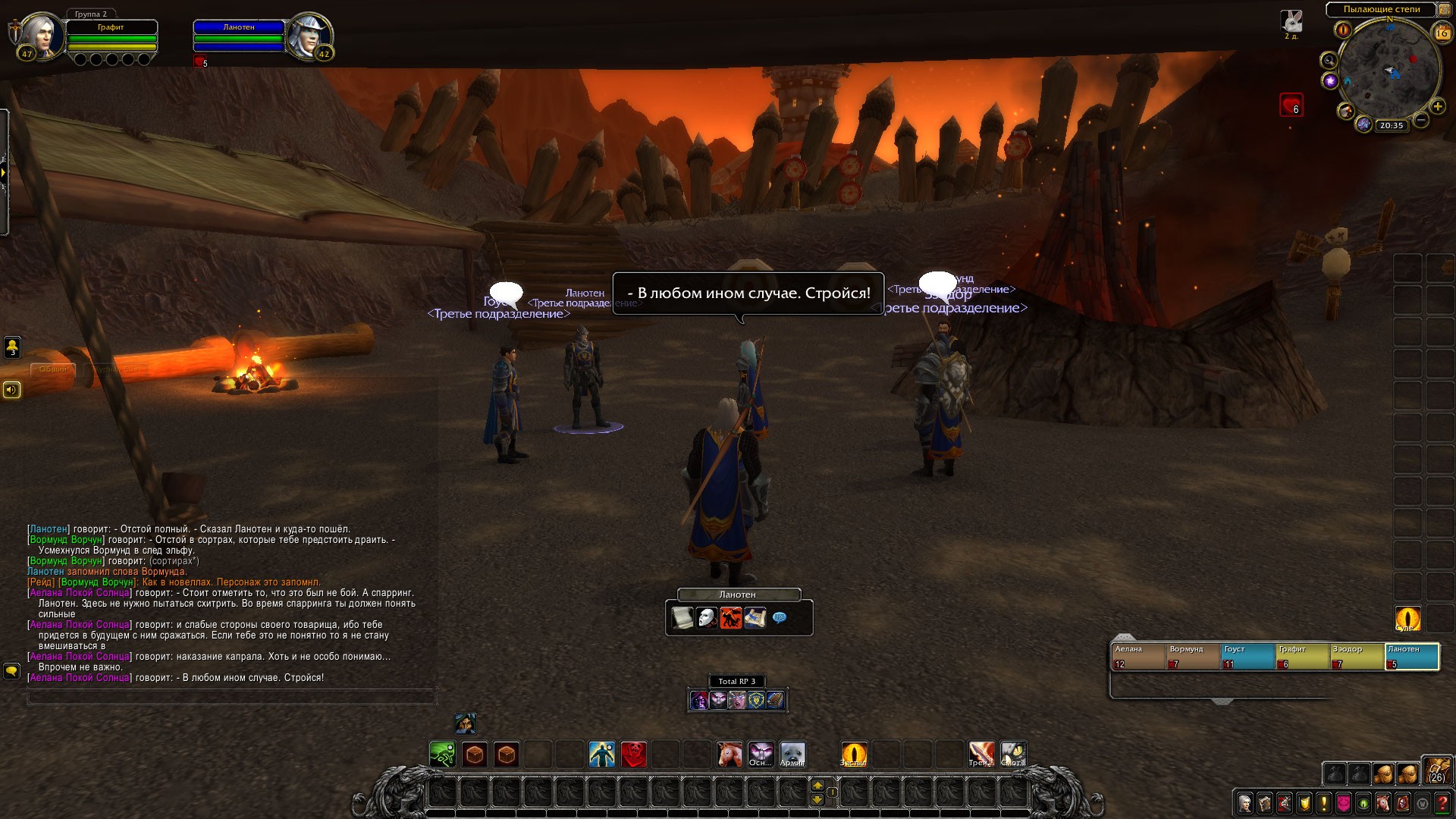Screen dimensions: 1456x819
Task: Open the circular minimap
Action: [1389, 70]
